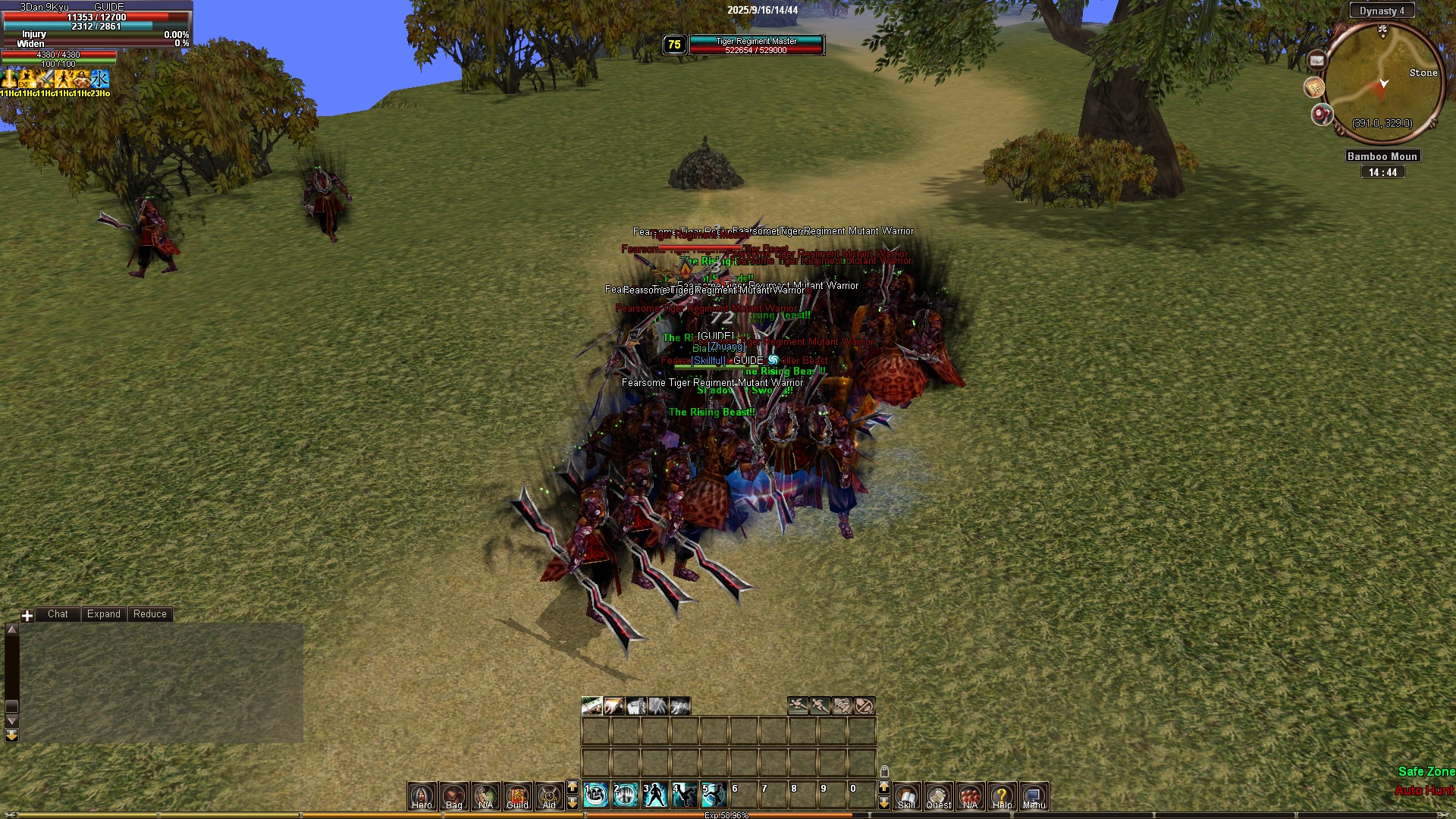
Task: Open the mail envelope icon
Action: pos(1316,61)
